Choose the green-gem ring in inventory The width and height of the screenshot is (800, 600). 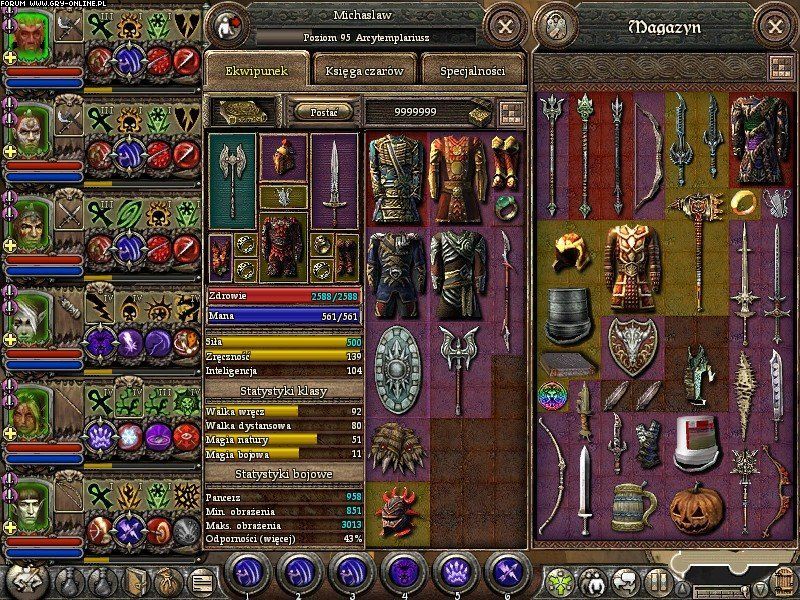click(x=505, y=207)
